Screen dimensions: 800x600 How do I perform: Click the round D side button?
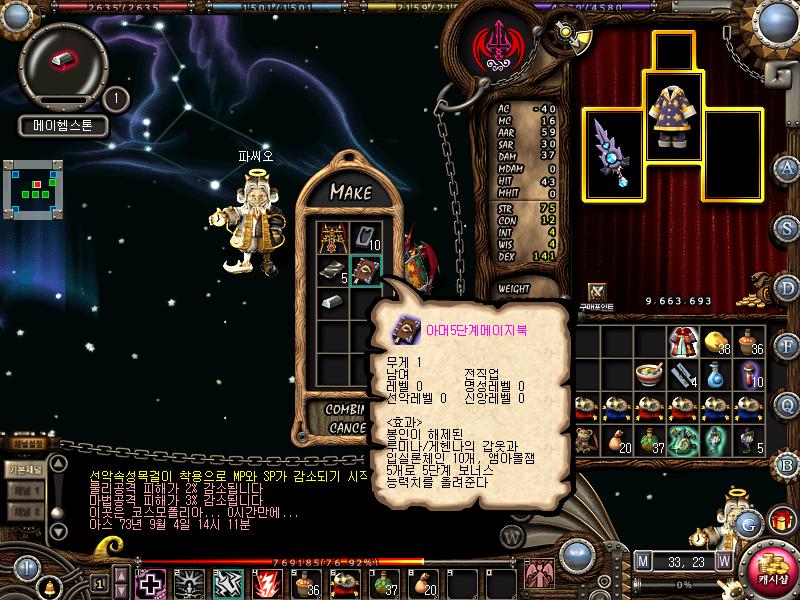pos(788,289)
